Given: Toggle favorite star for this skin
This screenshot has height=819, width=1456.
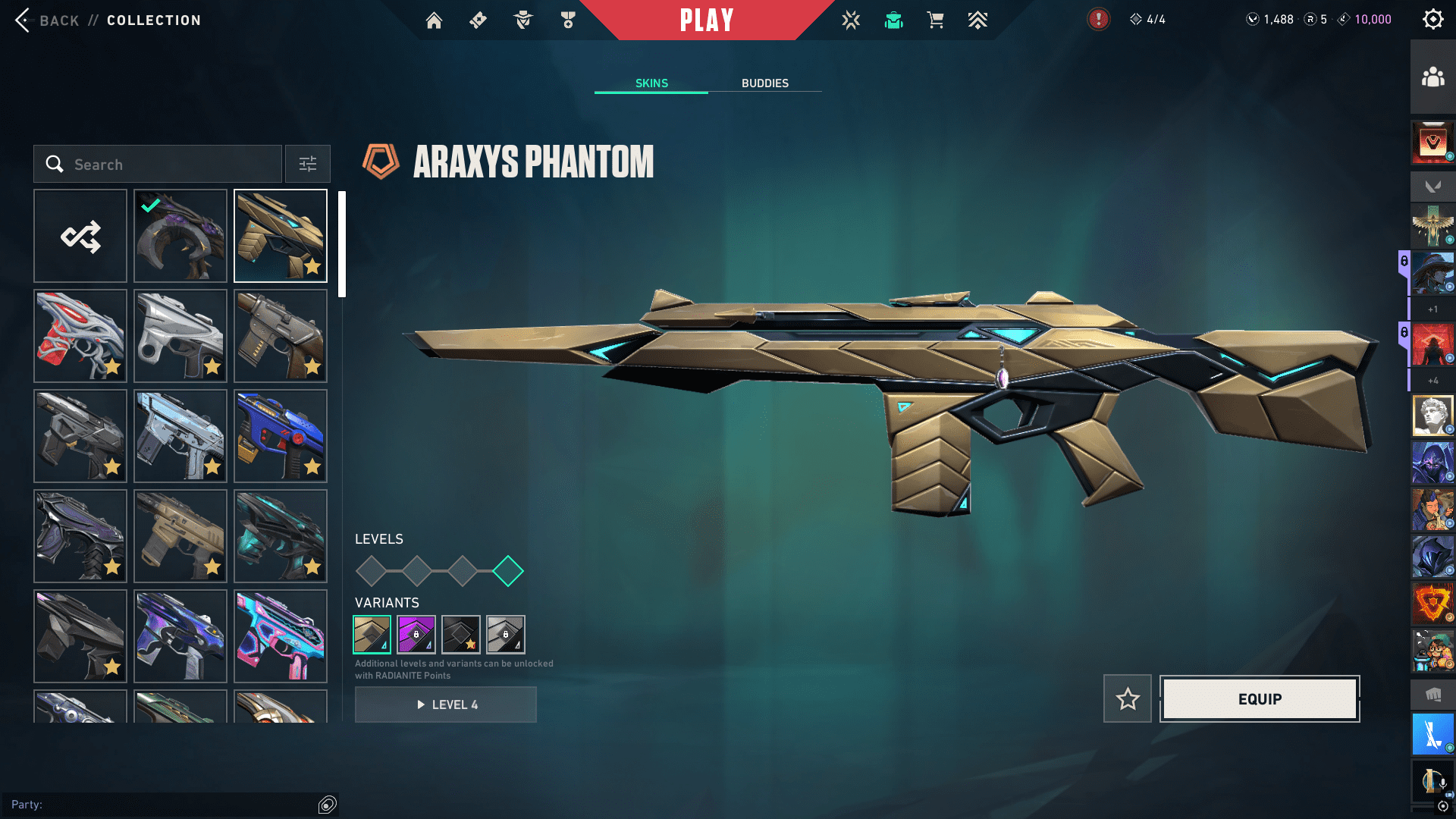Looking at the screenshot, I should tap(1128, 699).
